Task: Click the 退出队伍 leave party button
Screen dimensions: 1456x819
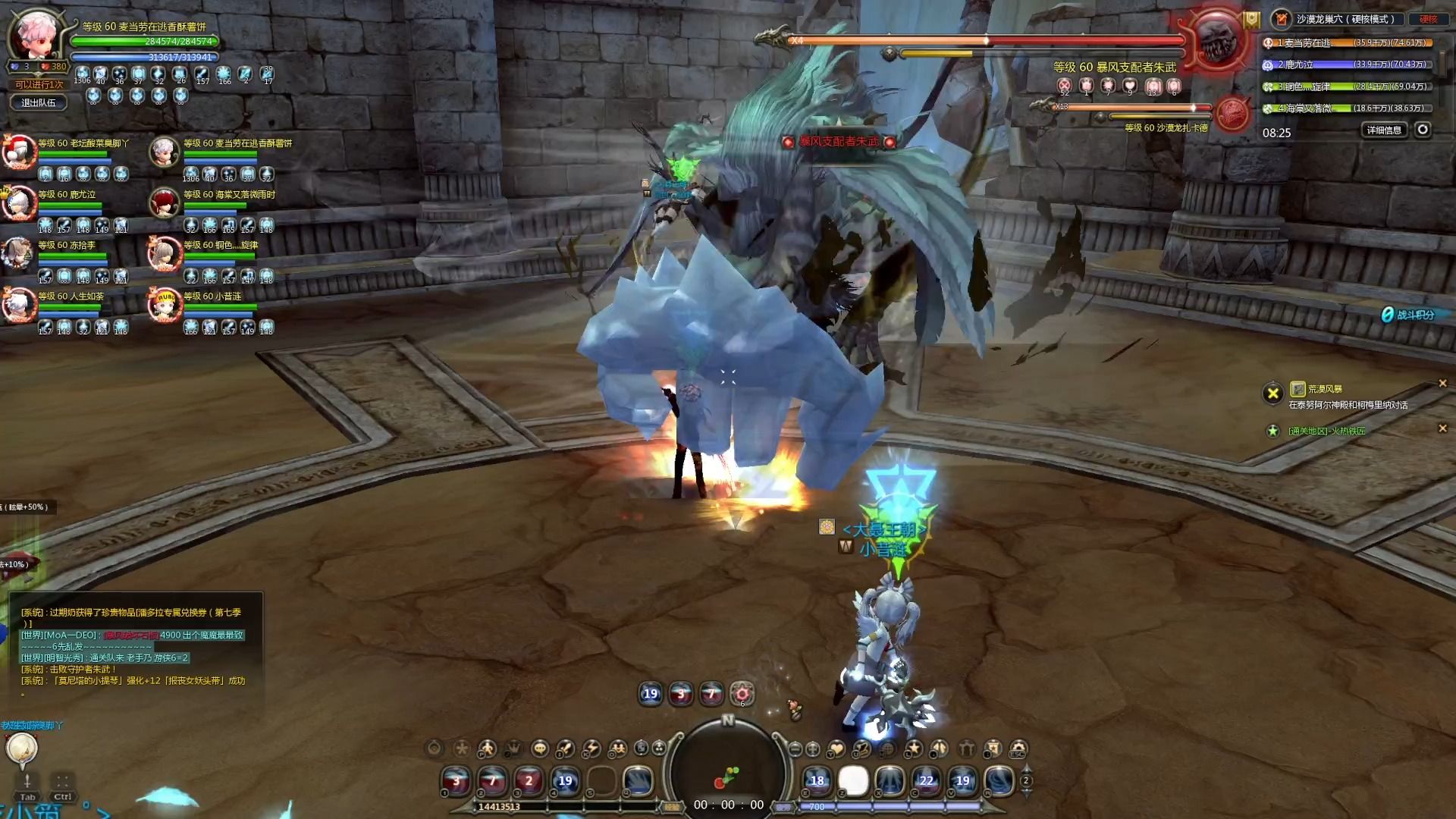Action: (x=38, y=103)
